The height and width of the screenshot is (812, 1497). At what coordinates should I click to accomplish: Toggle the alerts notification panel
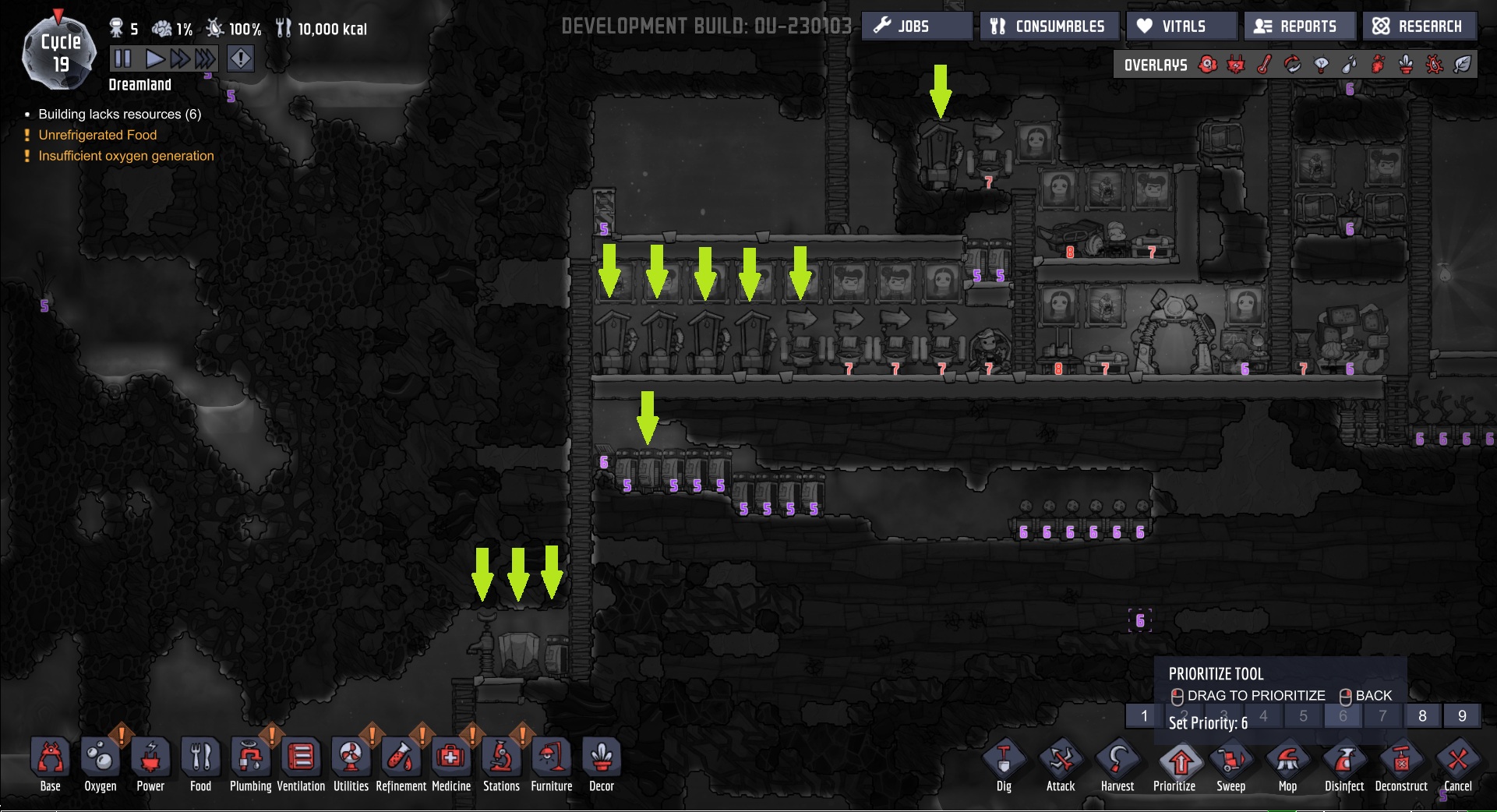240,58
